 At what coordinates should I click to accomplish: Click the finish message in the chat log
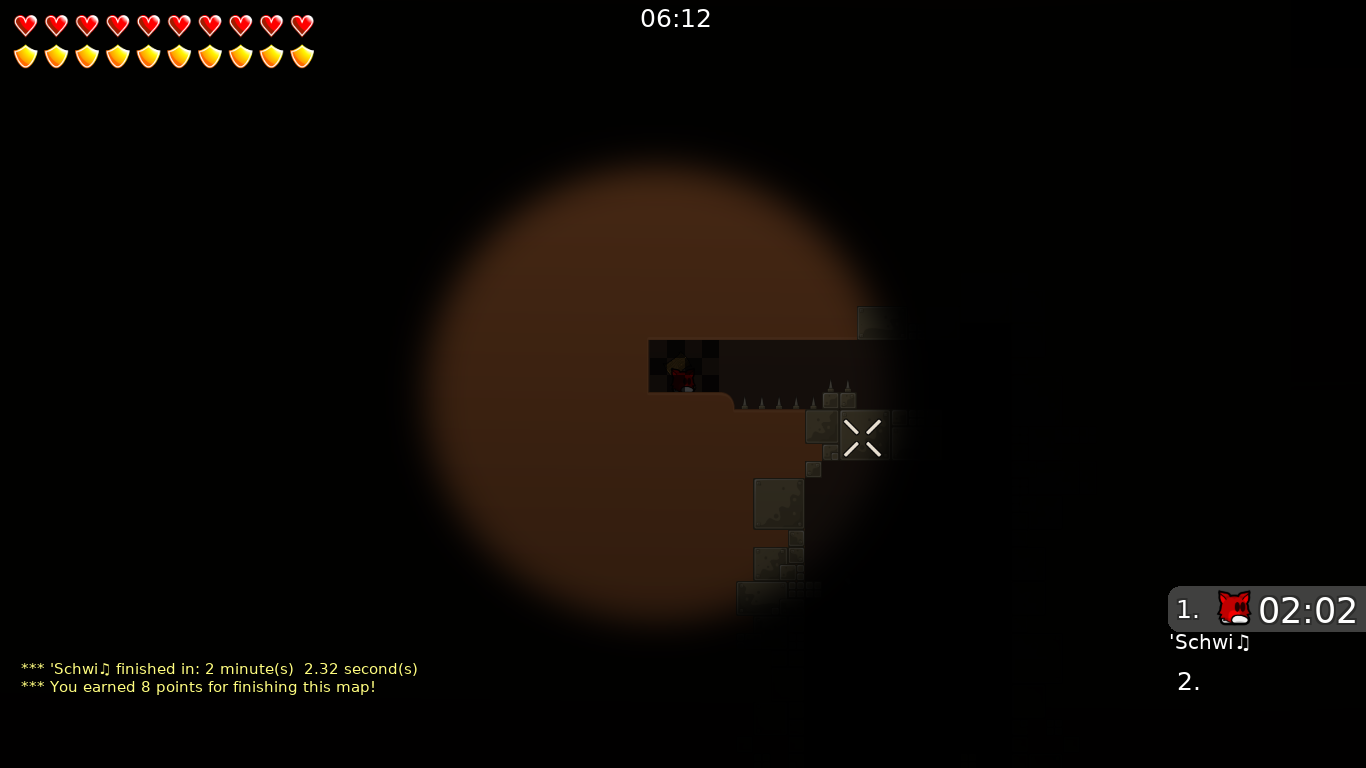pos(218,669)
